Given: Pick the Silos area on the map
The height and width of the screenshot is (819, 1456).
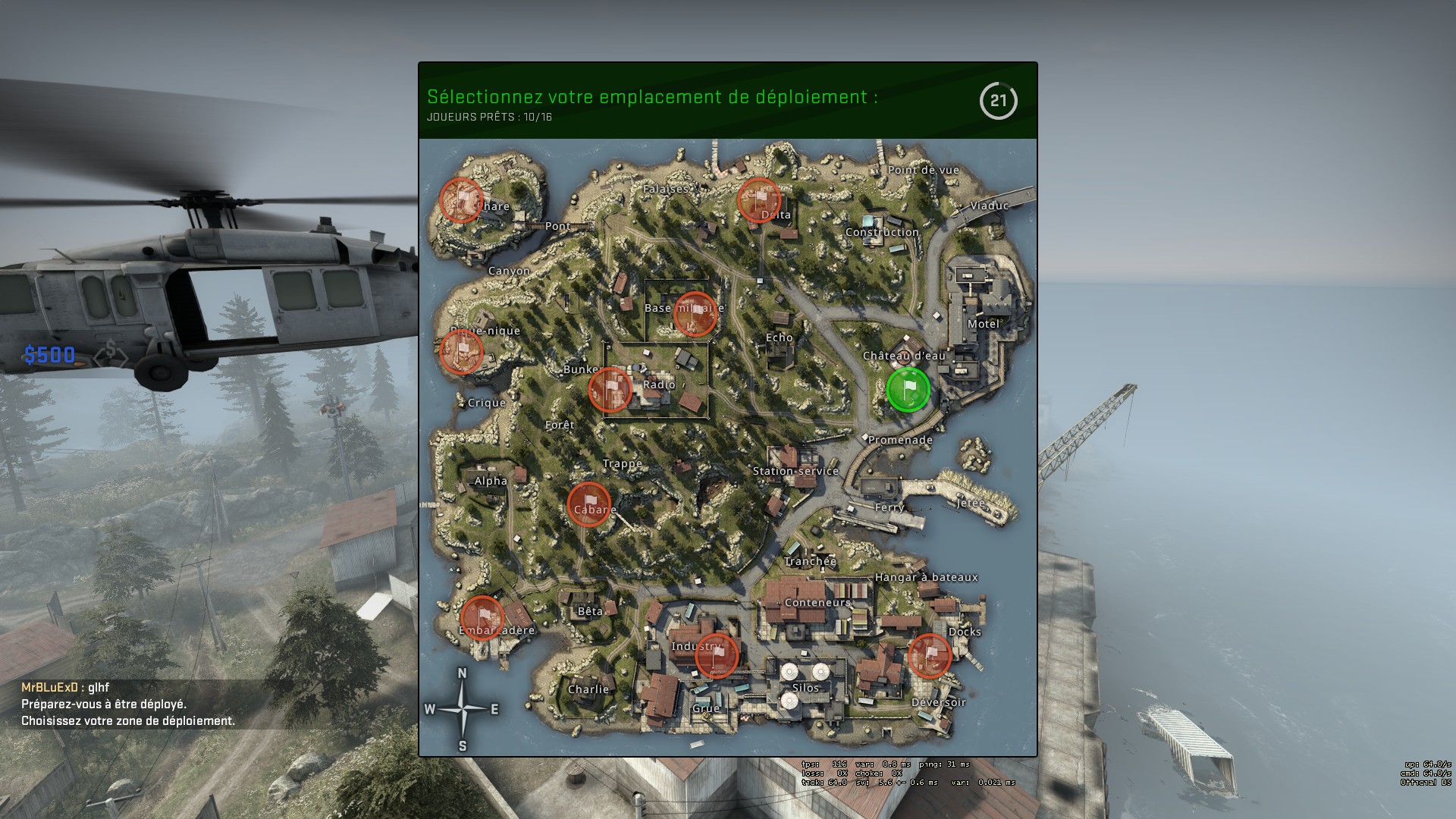Looking at the screenshot, I should [805, 688].
